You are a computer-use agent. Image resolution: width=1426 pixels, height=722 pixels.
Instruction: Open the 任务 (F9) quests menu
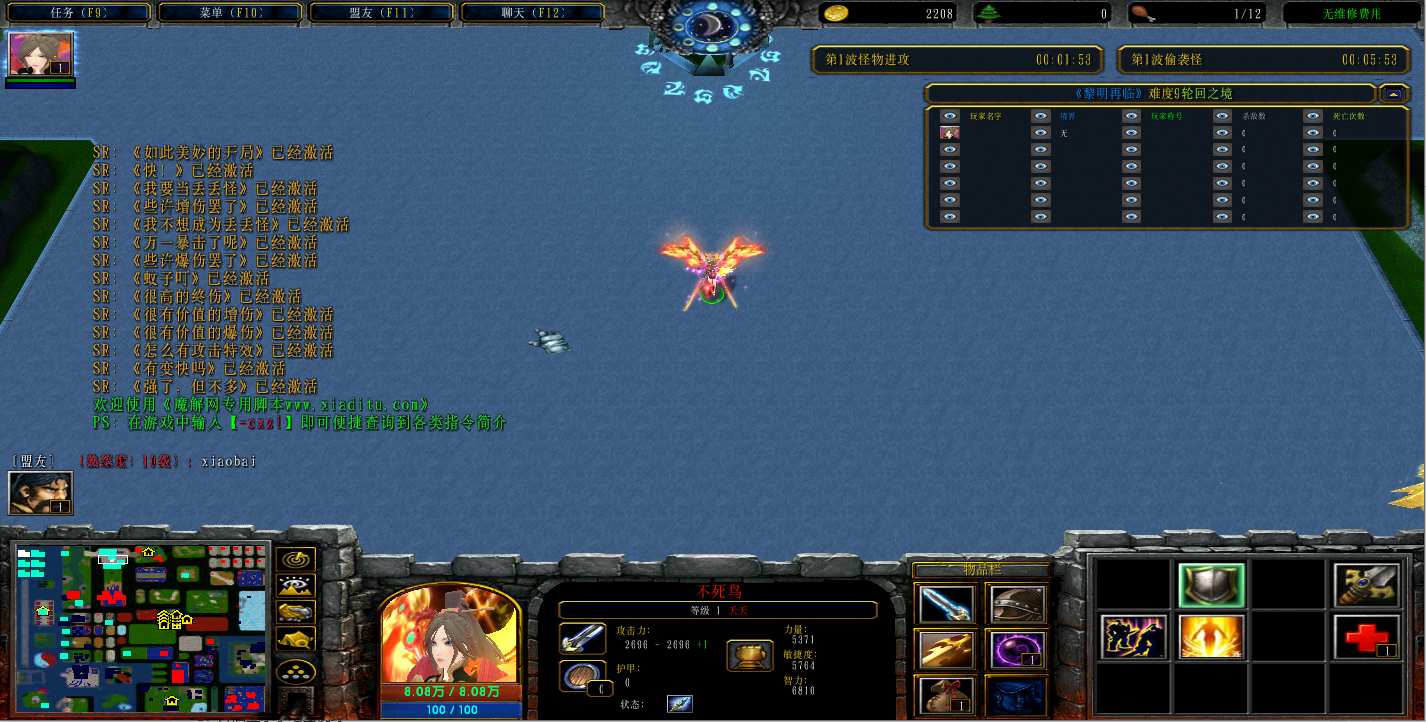(78, 13)
